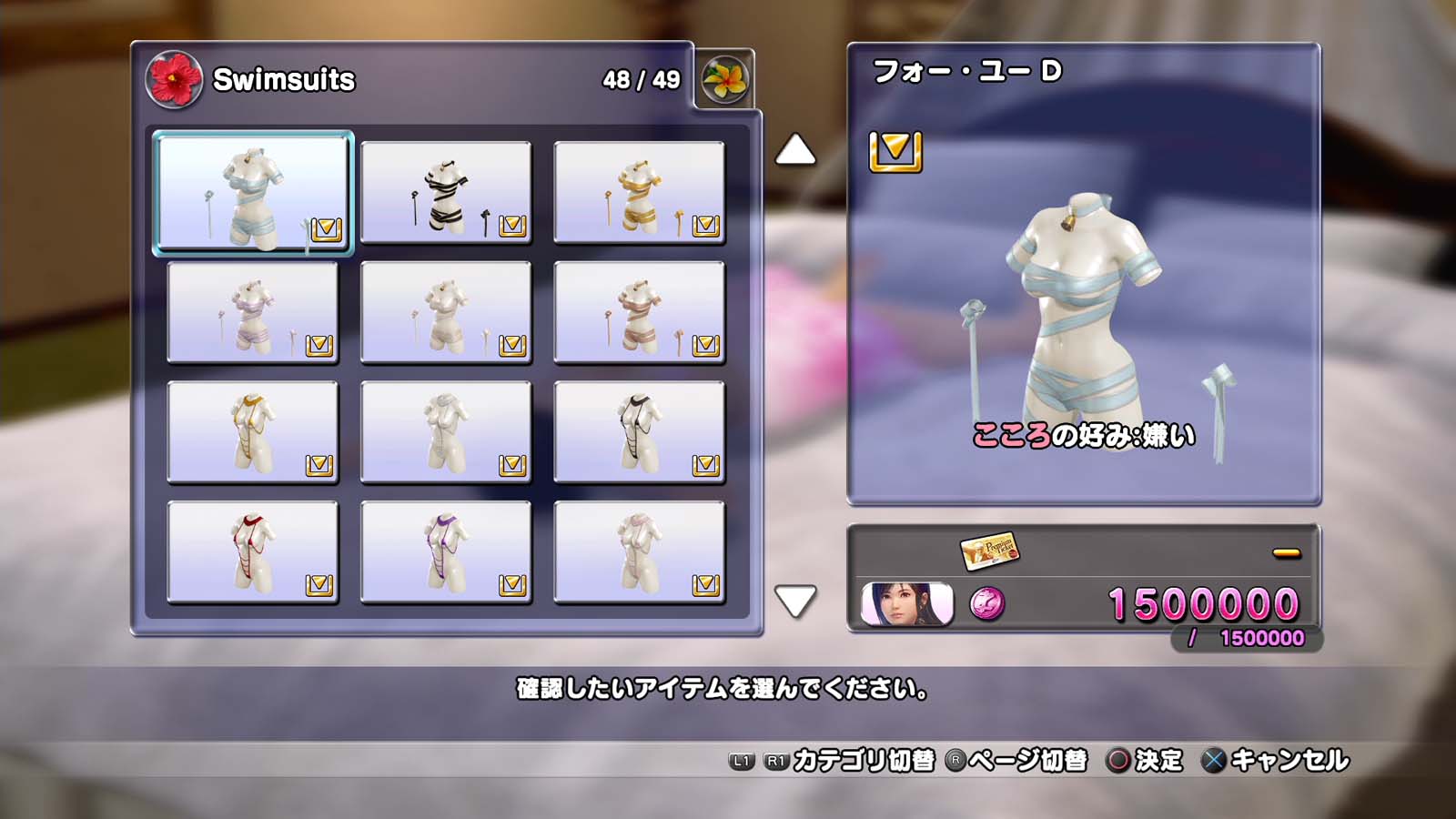Select the red hibiscus Swimsuits tab
This screenshot has width=1456, height=819.
[173, 79]
